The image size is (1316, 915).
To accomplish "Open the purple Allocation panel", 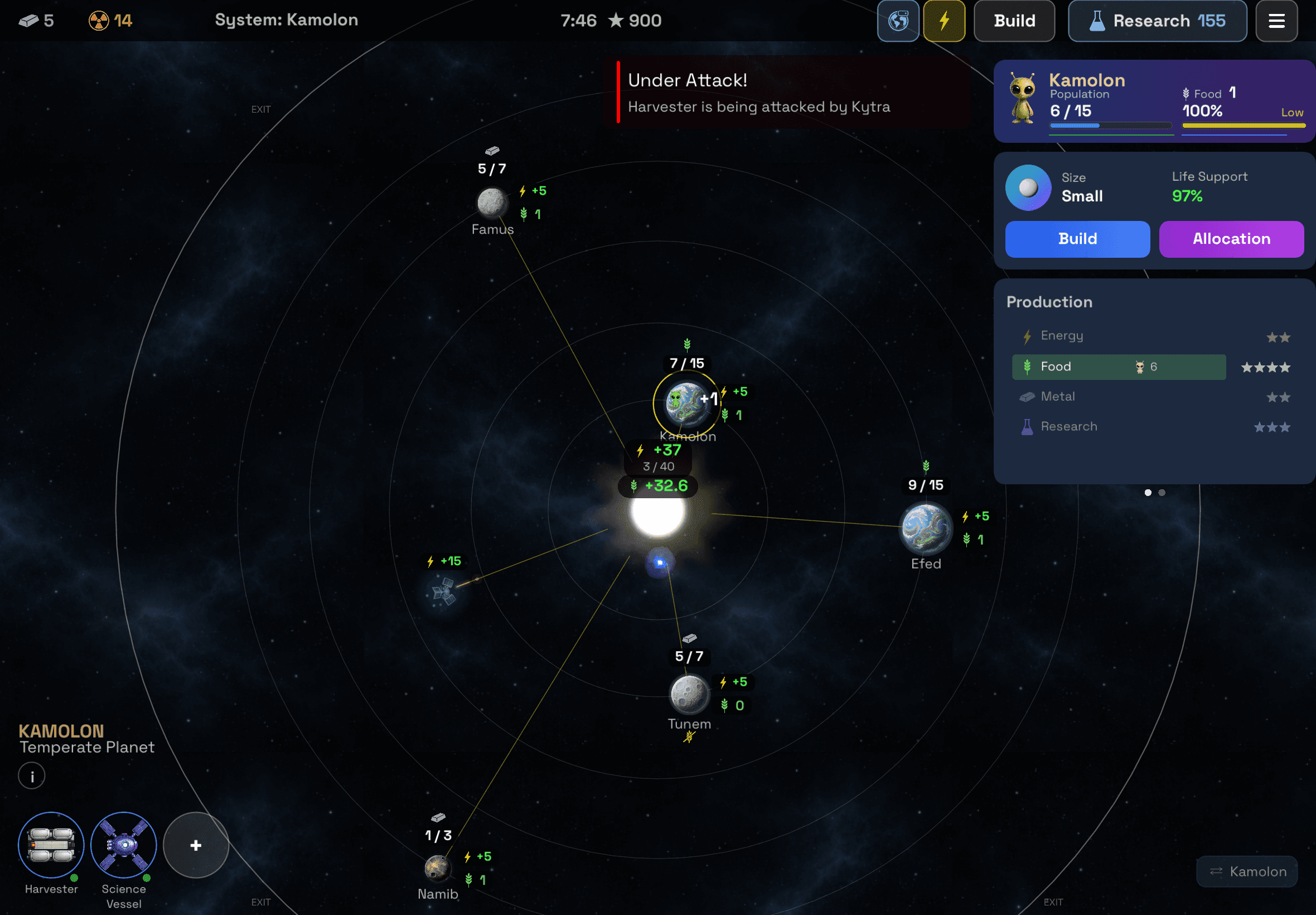I will coord(1231,239).
